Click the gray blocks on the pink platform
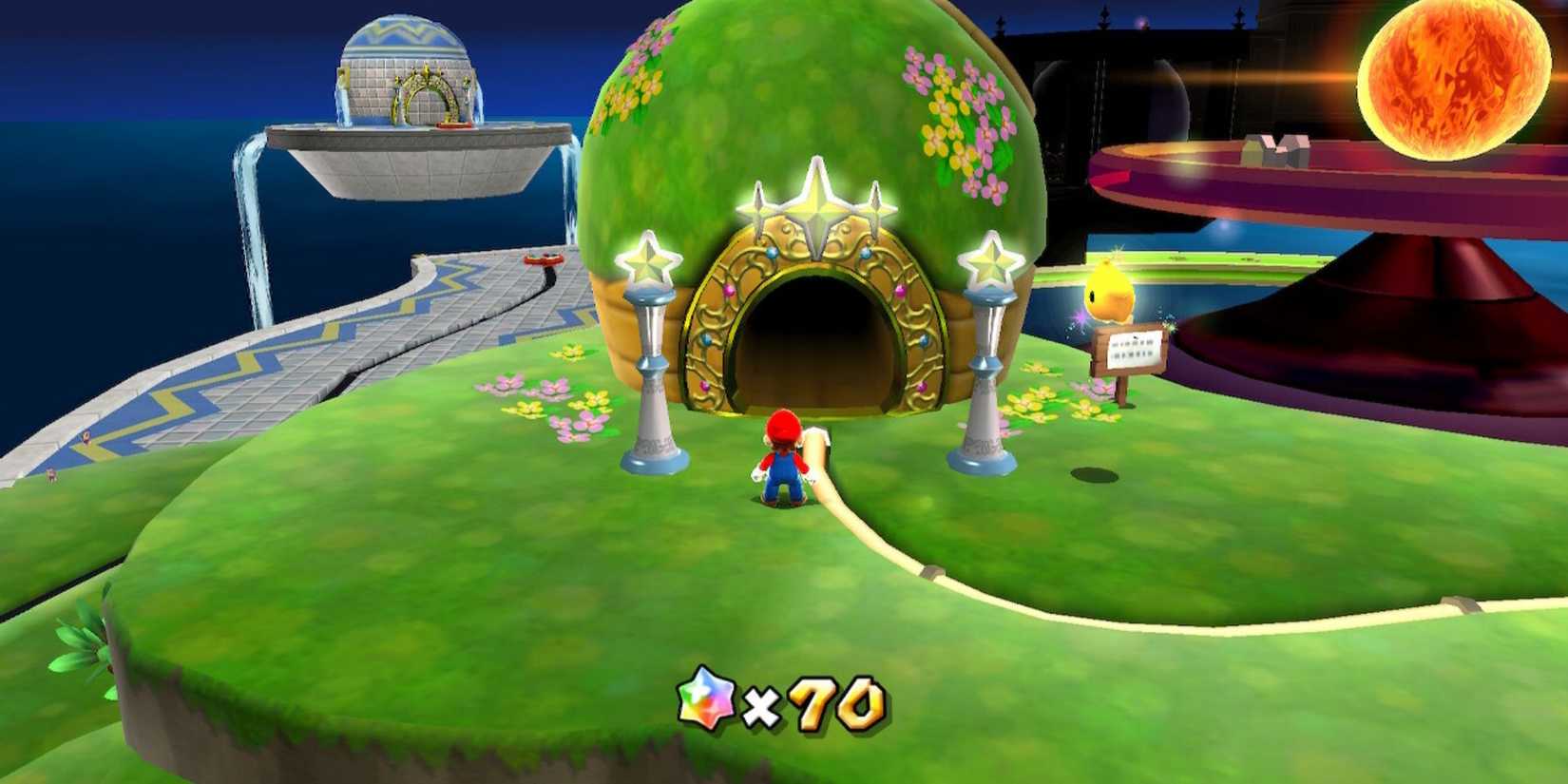 tap(1278, 152)
